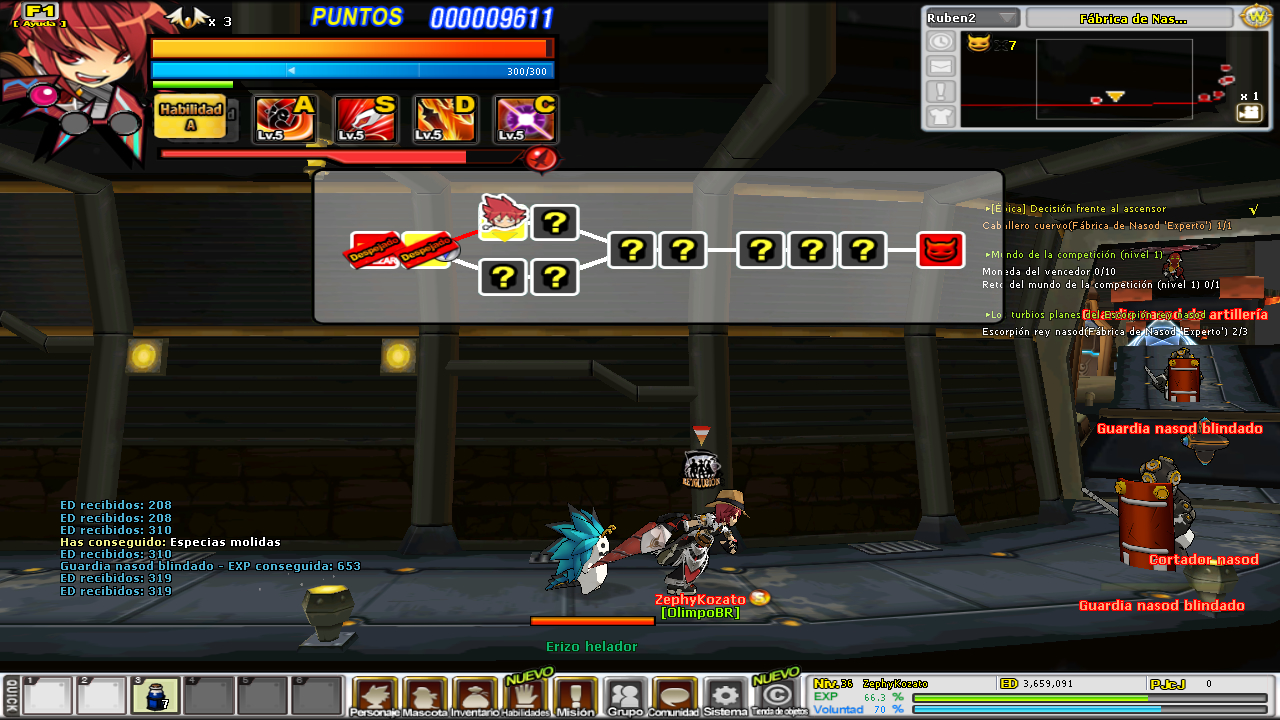Open the Misión quest log
The width and height of the screenshot is (1280, 720).
[x=575, y=696]
